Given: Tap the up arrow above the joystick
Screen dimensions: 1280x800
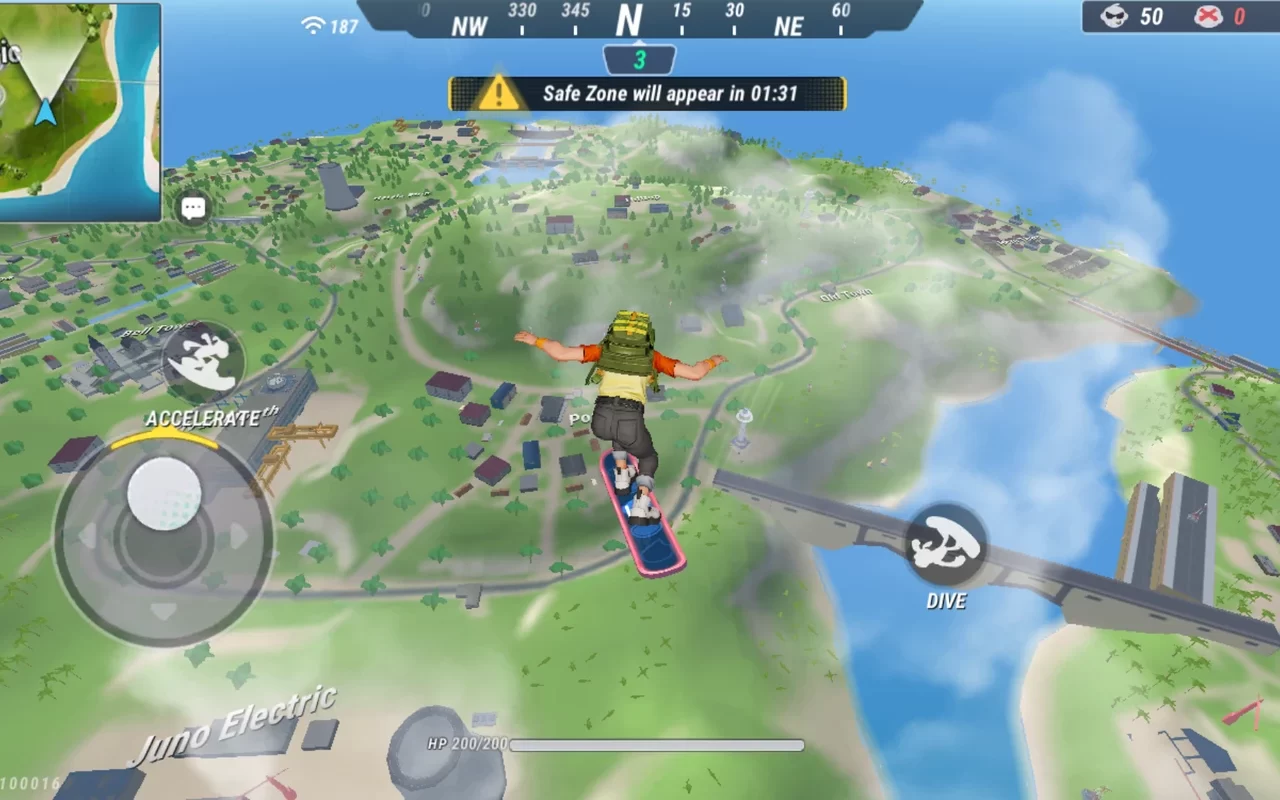Looking at the screenshot, I should click(163, 431).
